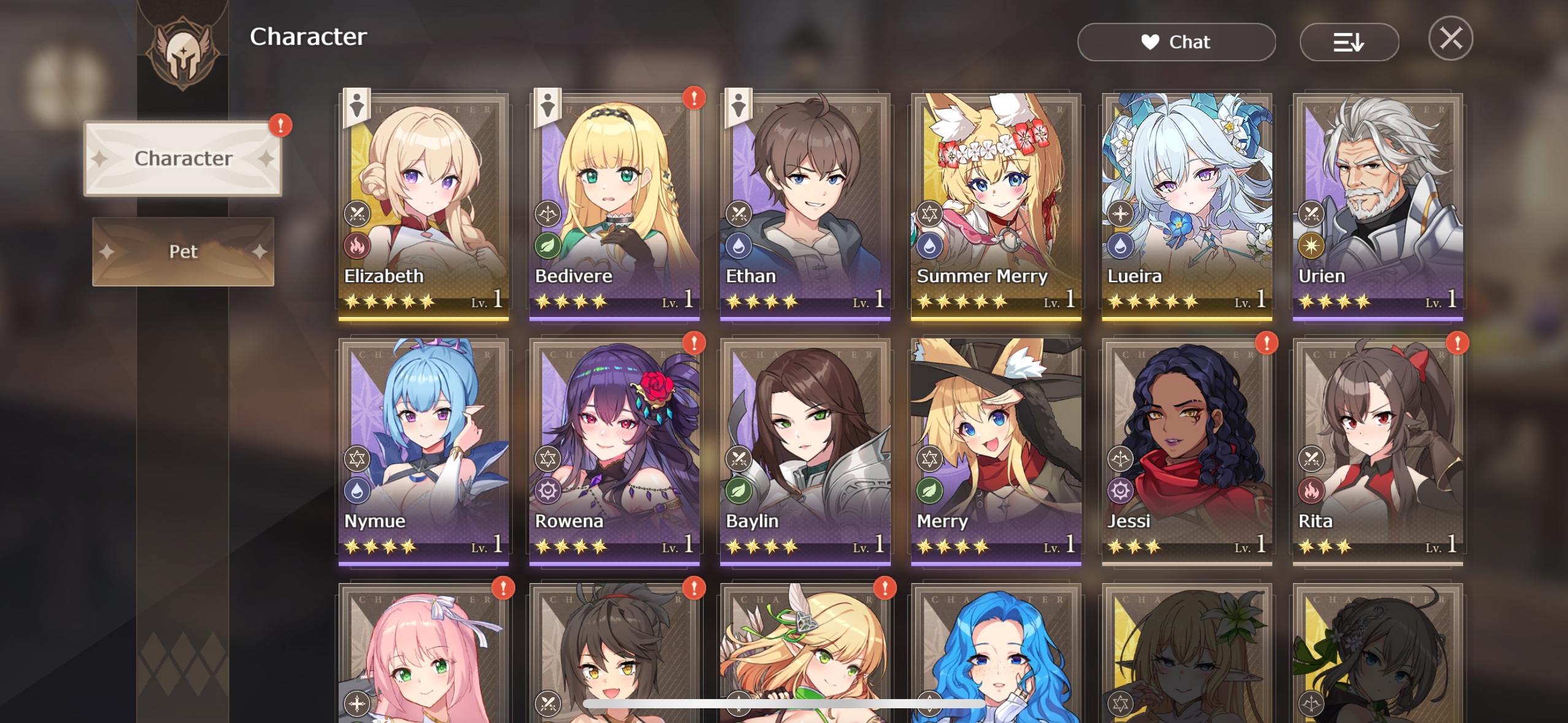
Task: Open the Rowena character card
Action: pos(614,451)
